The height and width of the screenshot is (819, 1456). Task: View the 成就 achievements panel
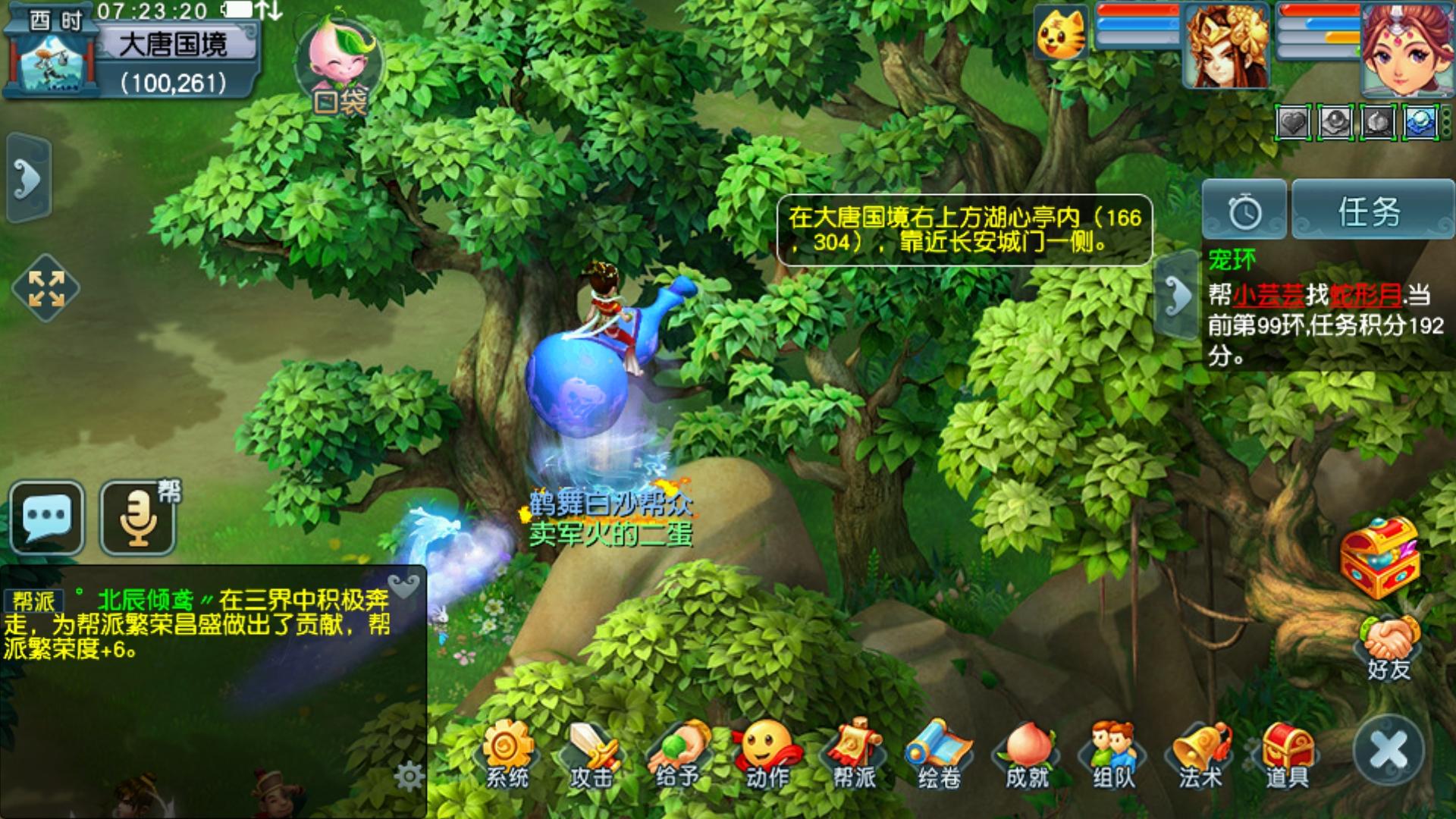[1027, 753]
